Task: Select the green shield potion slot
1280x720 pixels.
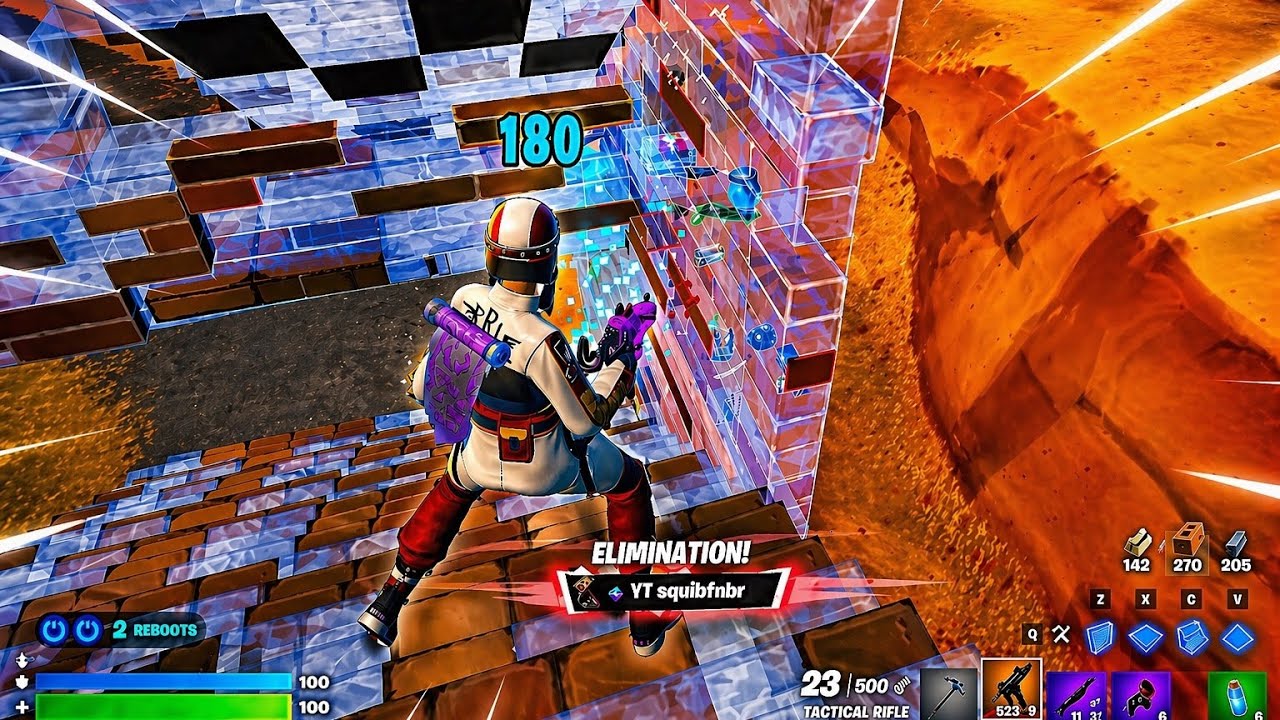Action: (1236, 692)
